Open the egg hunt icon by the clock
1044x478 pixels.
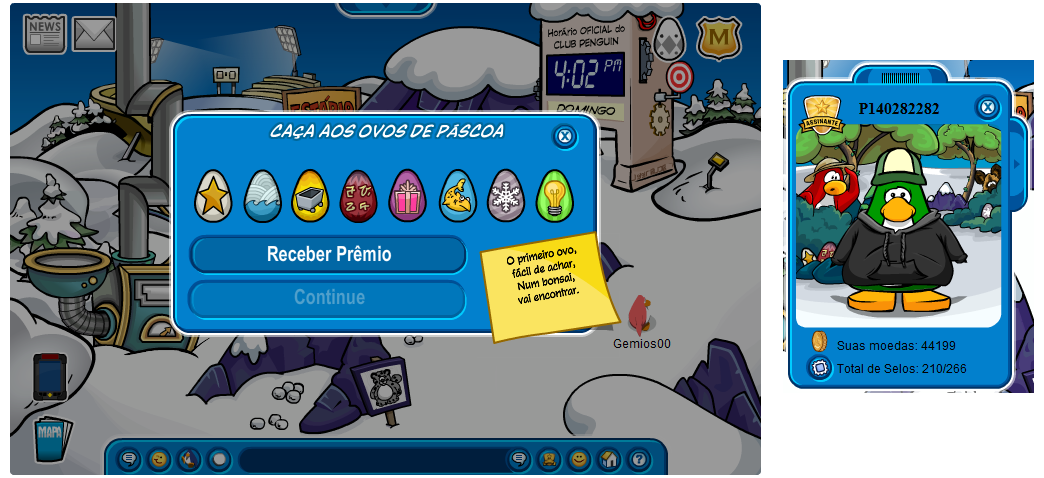668,37
